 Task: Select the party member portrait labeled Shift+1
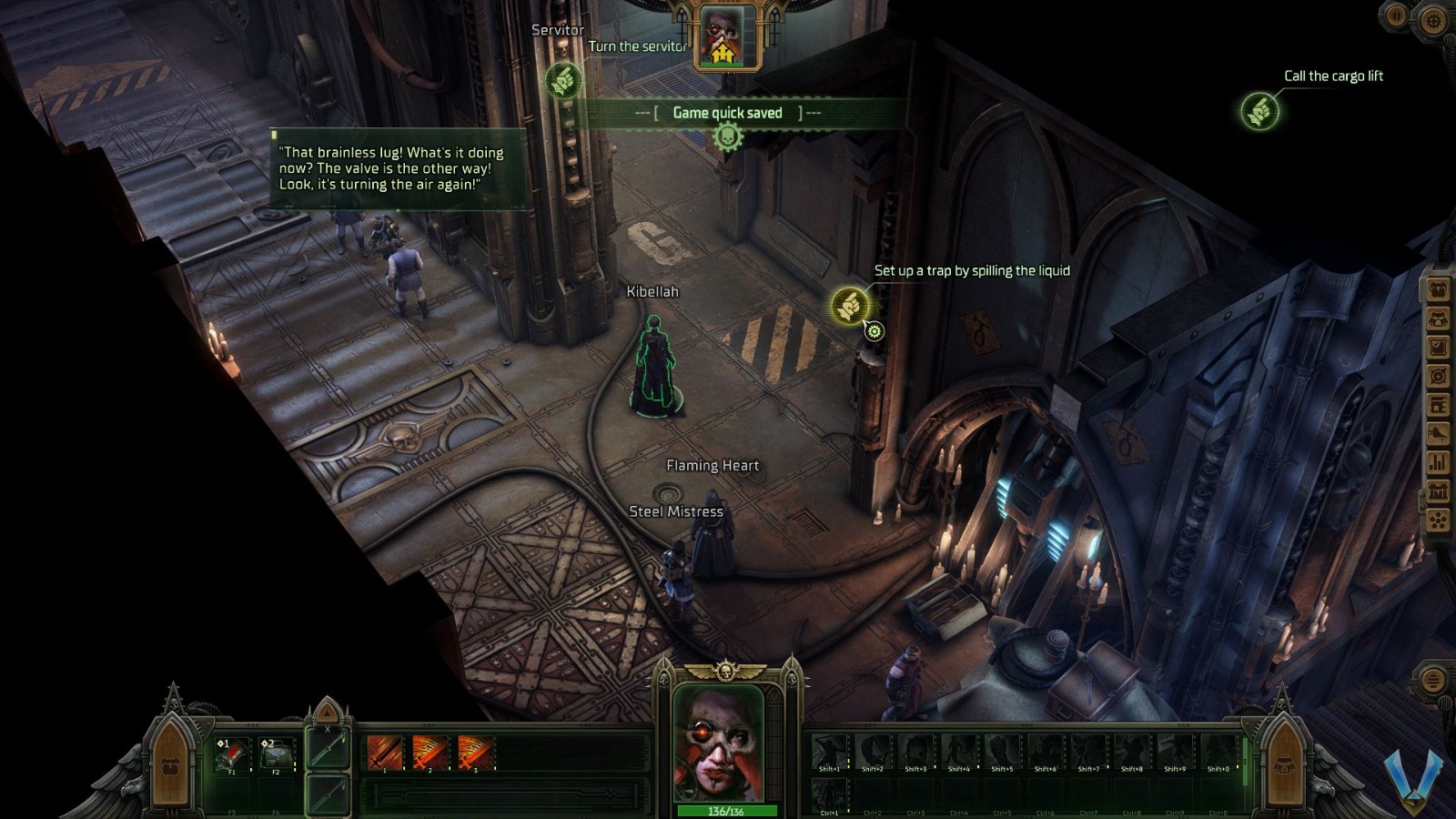[828, 751]
